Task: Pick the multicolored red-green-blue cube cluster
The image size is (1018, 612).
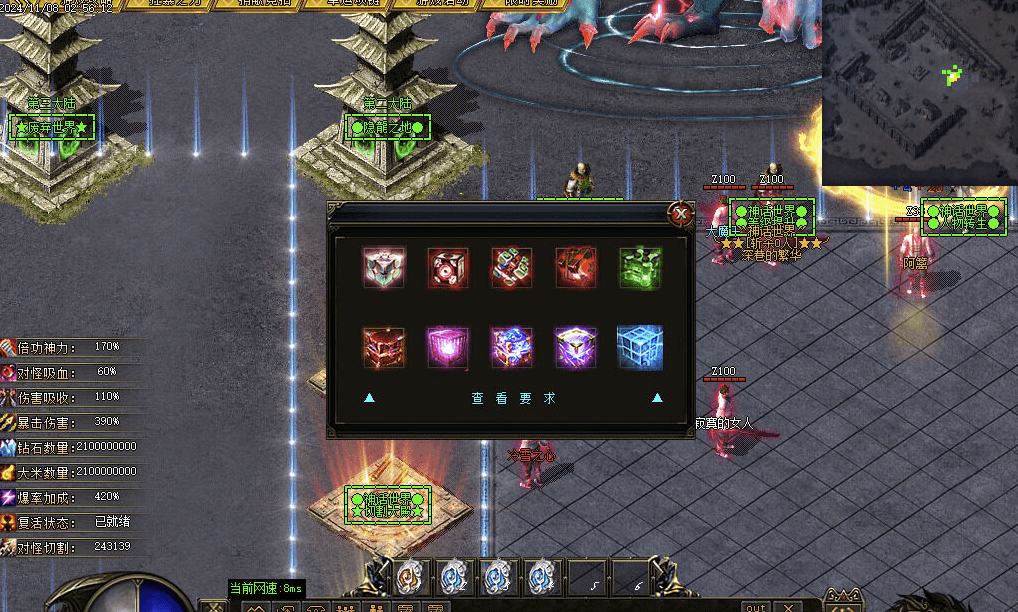Action: pyautogui.click(x=512, y=268)
